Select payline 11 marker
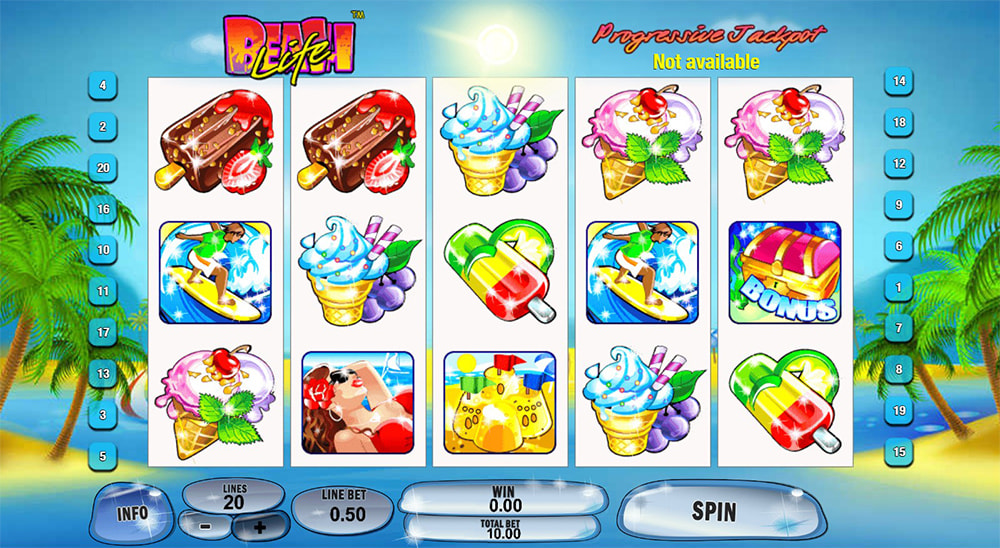The image size is (1000, 548). 103,292
